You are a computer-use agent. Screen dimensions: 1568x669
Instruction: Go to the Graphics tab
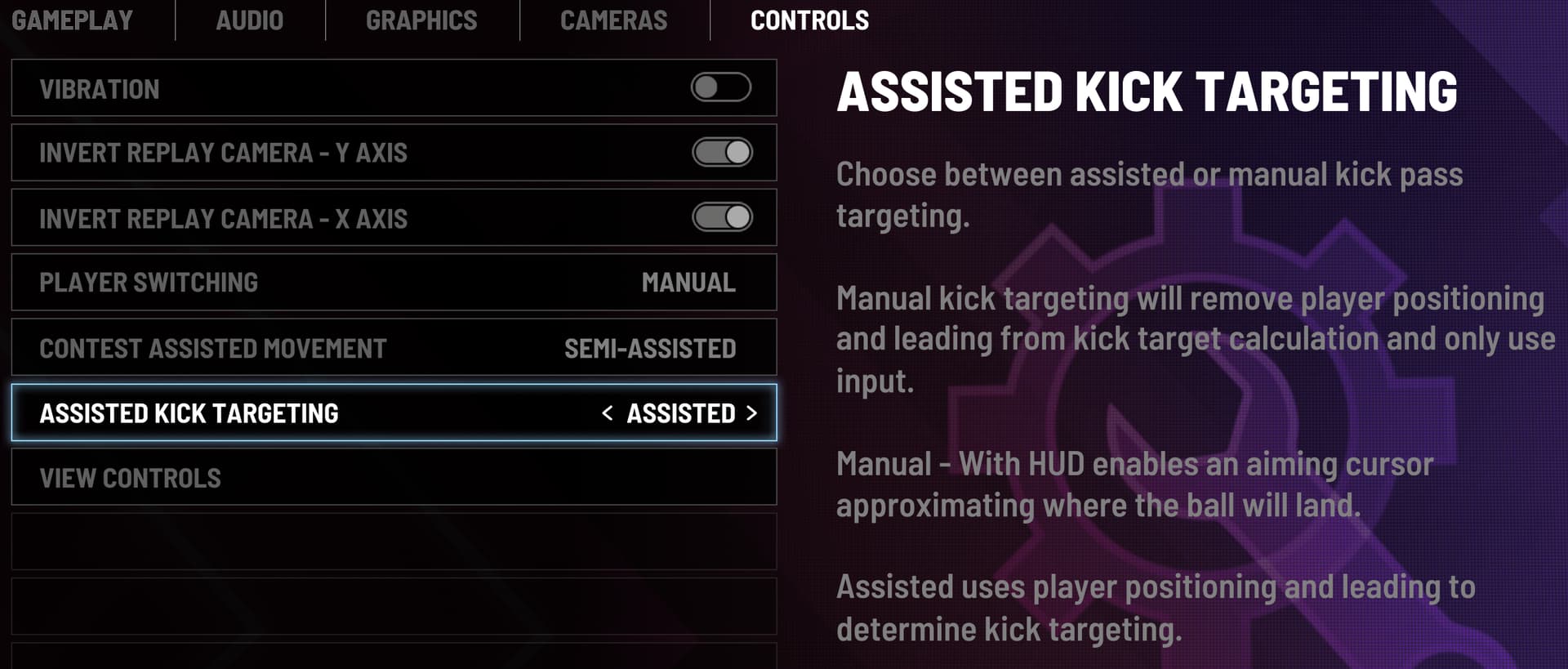click(x=421, y=20)
